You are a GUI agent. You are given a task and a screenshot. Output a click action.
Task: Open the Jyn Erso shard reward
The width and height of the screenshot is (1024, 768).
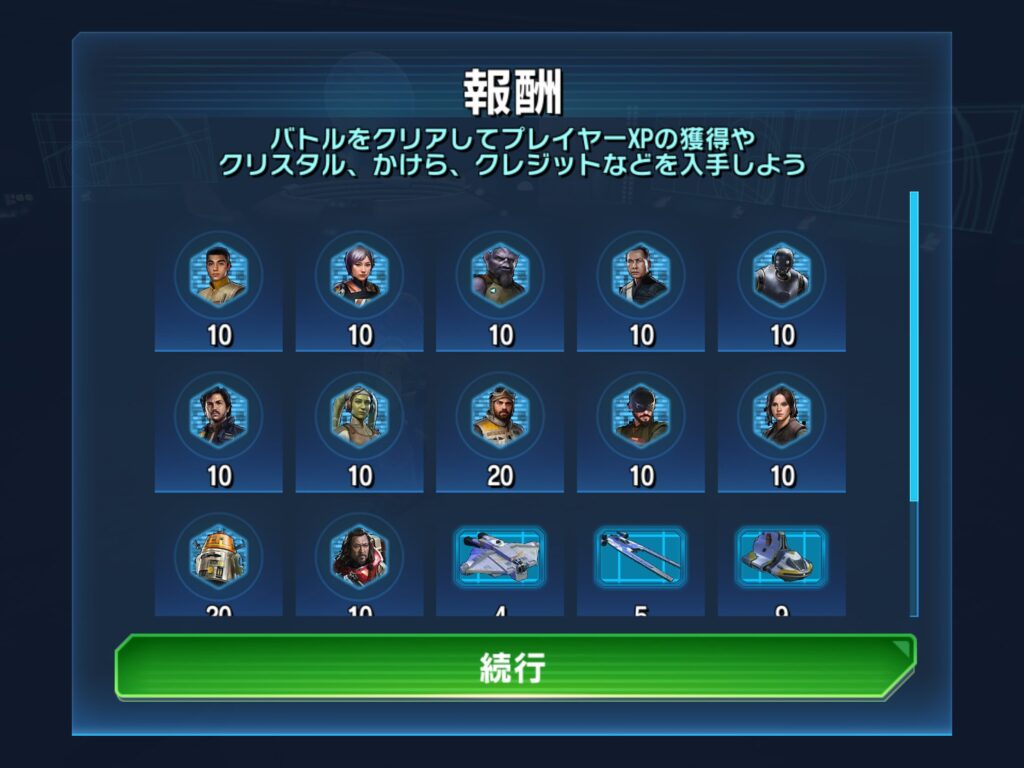coord(782,415)
